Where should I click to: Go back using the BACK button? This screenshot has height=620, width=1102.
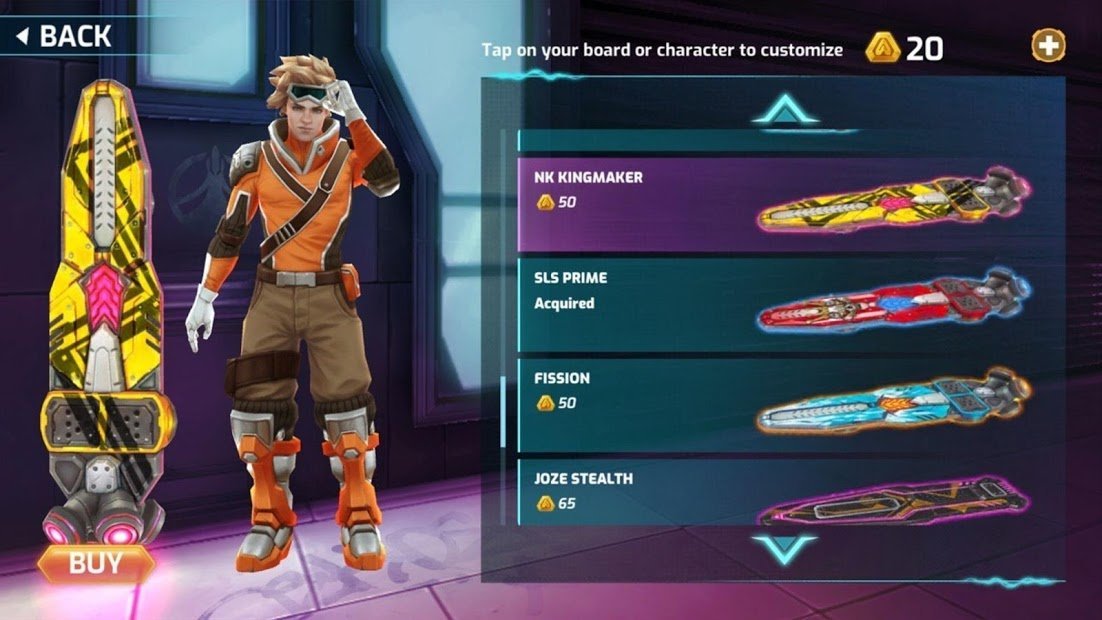[64, 38]
